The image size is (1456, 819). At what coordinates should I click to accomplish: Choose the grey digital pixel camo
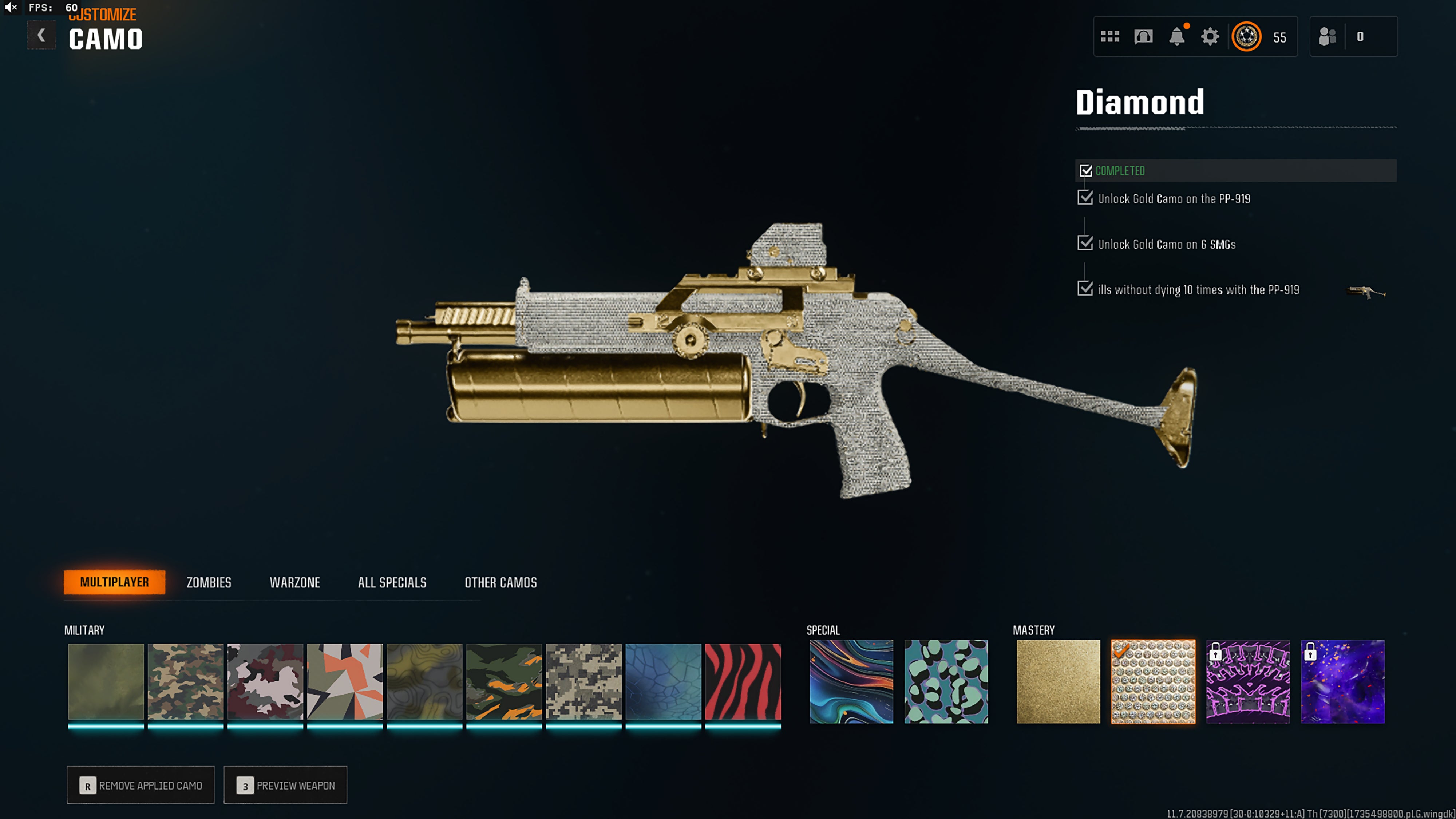point(583,682)
